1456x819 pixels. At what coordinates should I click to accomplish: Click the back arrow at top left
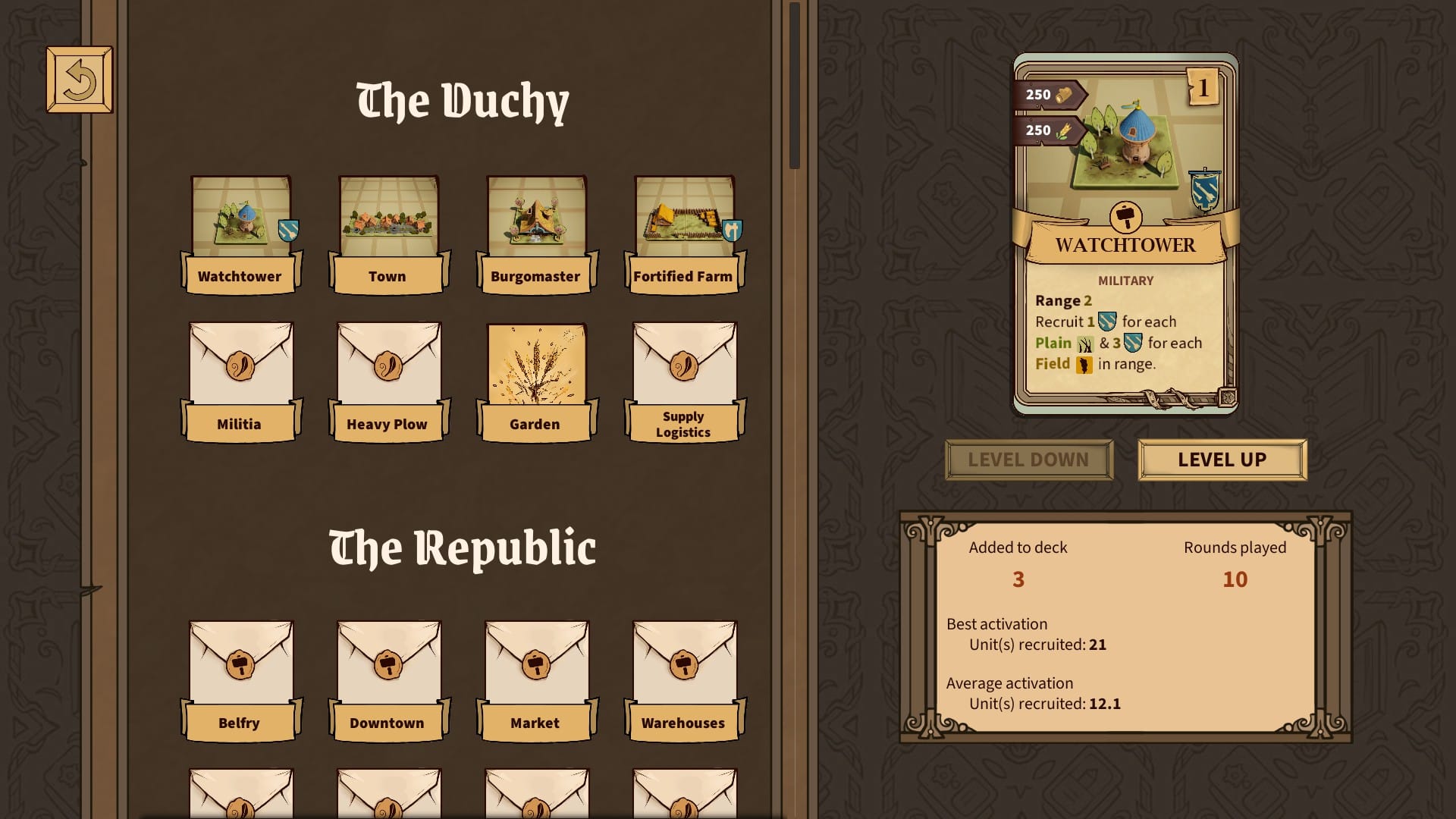point(79,78)
